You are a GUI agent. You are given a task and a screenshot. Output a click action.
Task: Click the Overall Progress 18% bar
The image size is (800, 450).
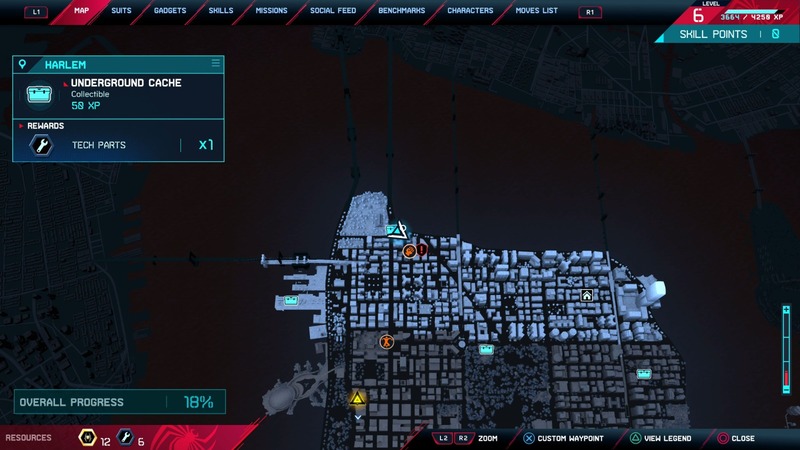[x=118, y=402]
